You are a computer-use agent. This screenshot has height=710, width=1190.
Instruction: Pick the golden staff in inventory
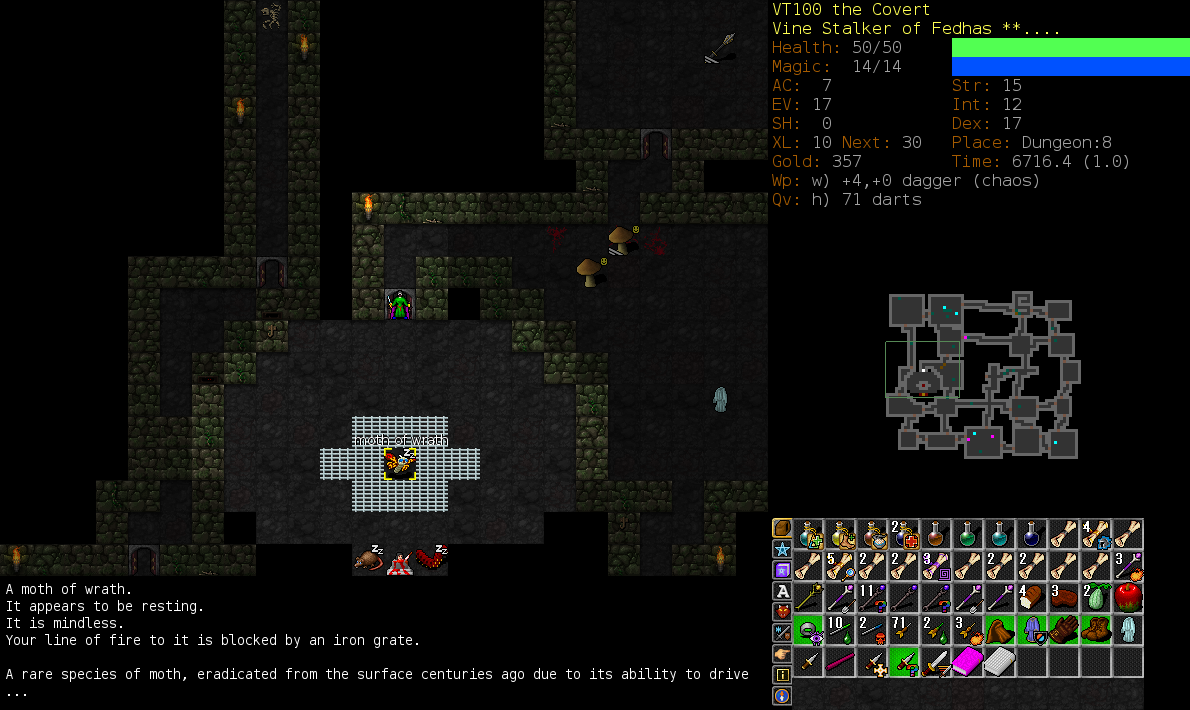(x=808, y=598)
